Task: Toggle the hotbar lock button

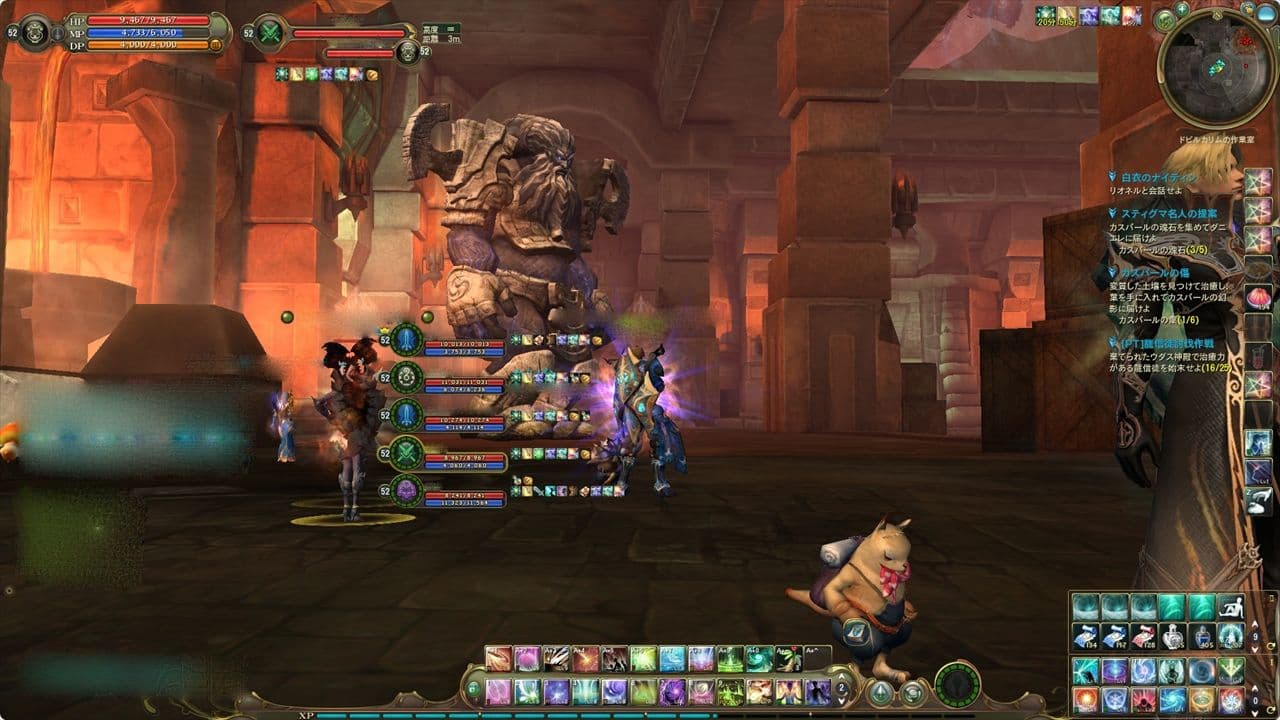Action: point(473,688)
